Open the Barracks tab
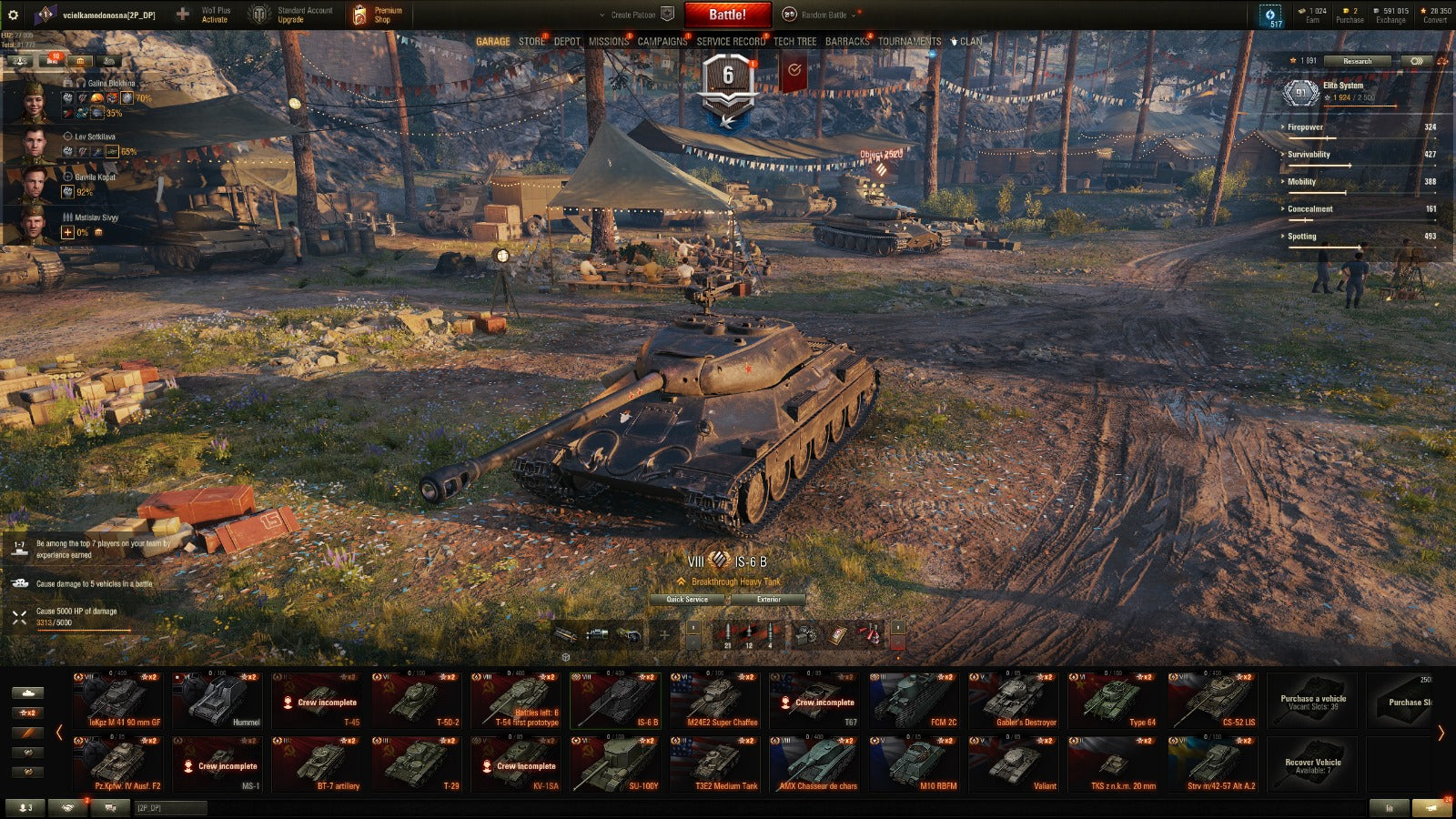The image size is (1456, 819). point(846,42)
